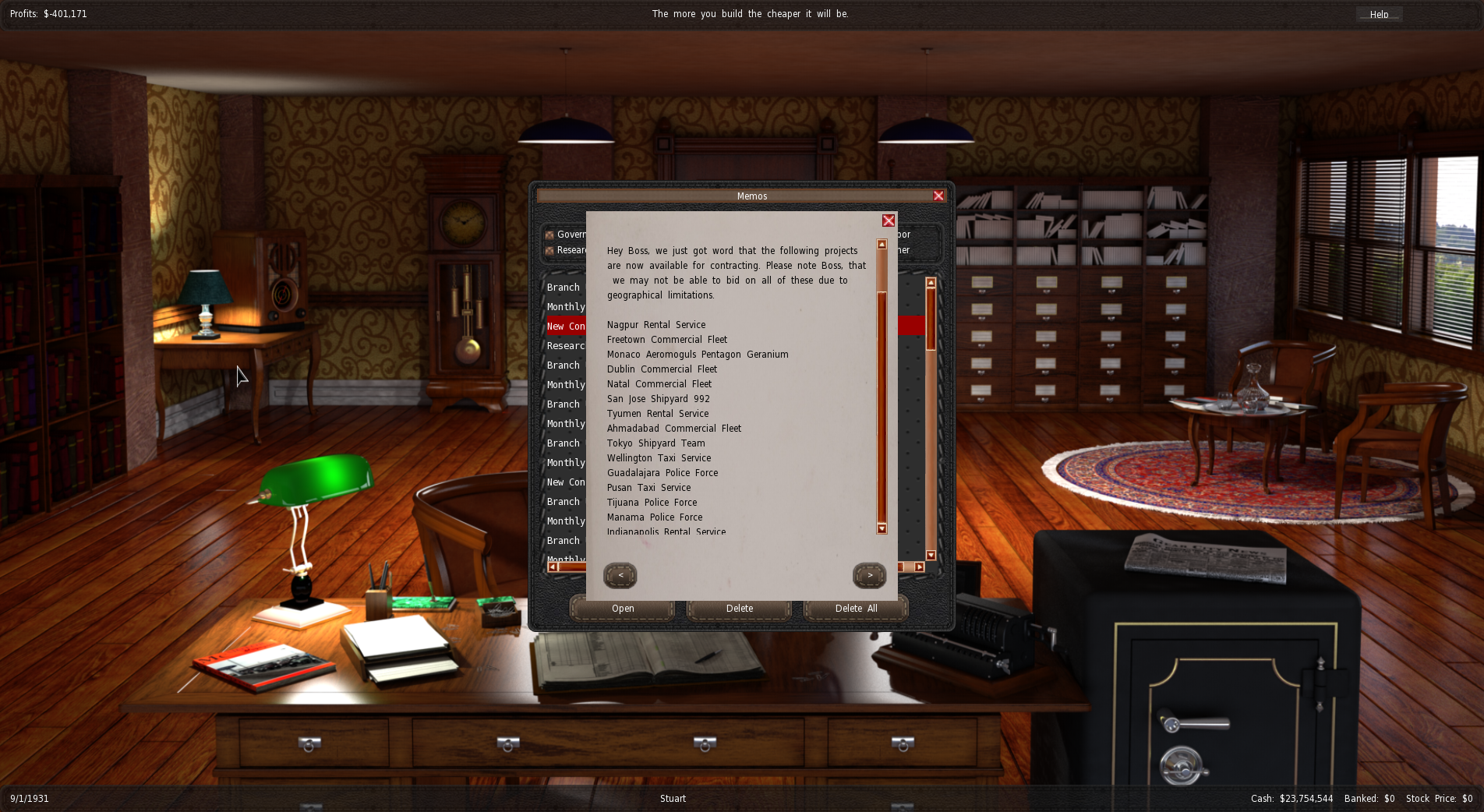Go to the next memo page

869,576
